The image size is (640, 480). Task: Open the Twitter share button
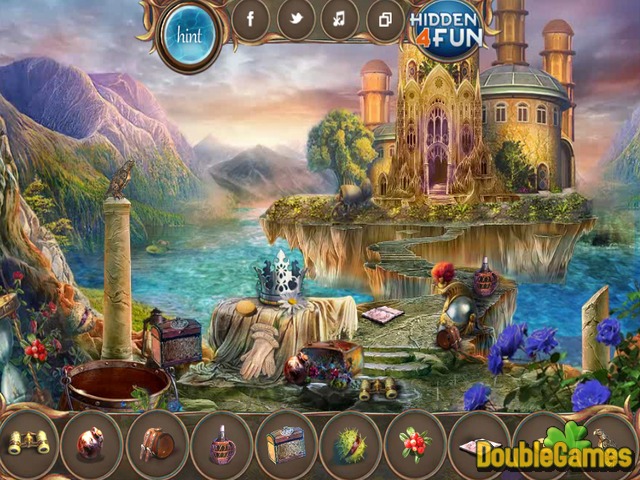pyautogui.click(x=296, y=18)
